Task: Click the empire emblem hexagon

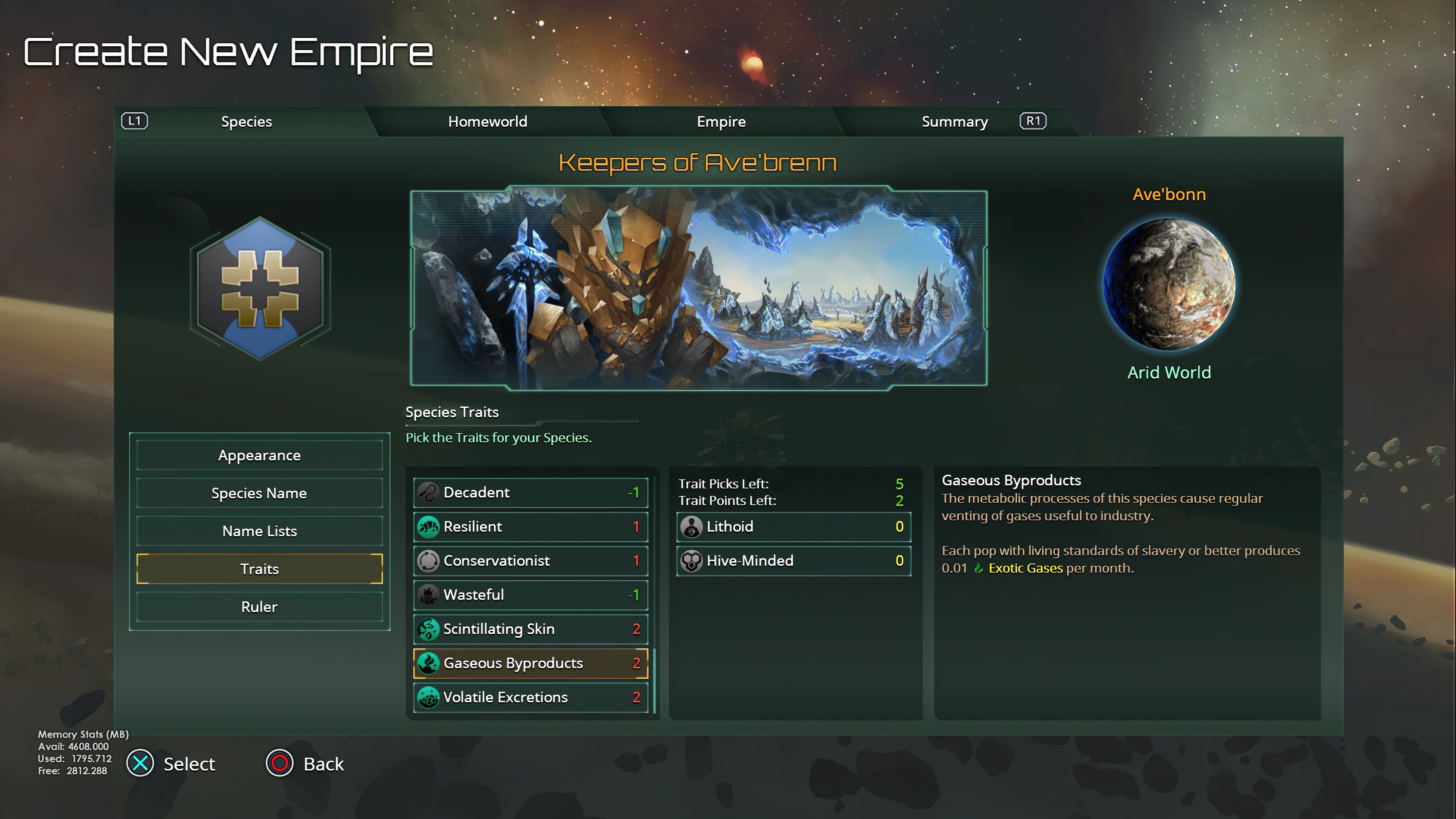Action: point(260,288)
